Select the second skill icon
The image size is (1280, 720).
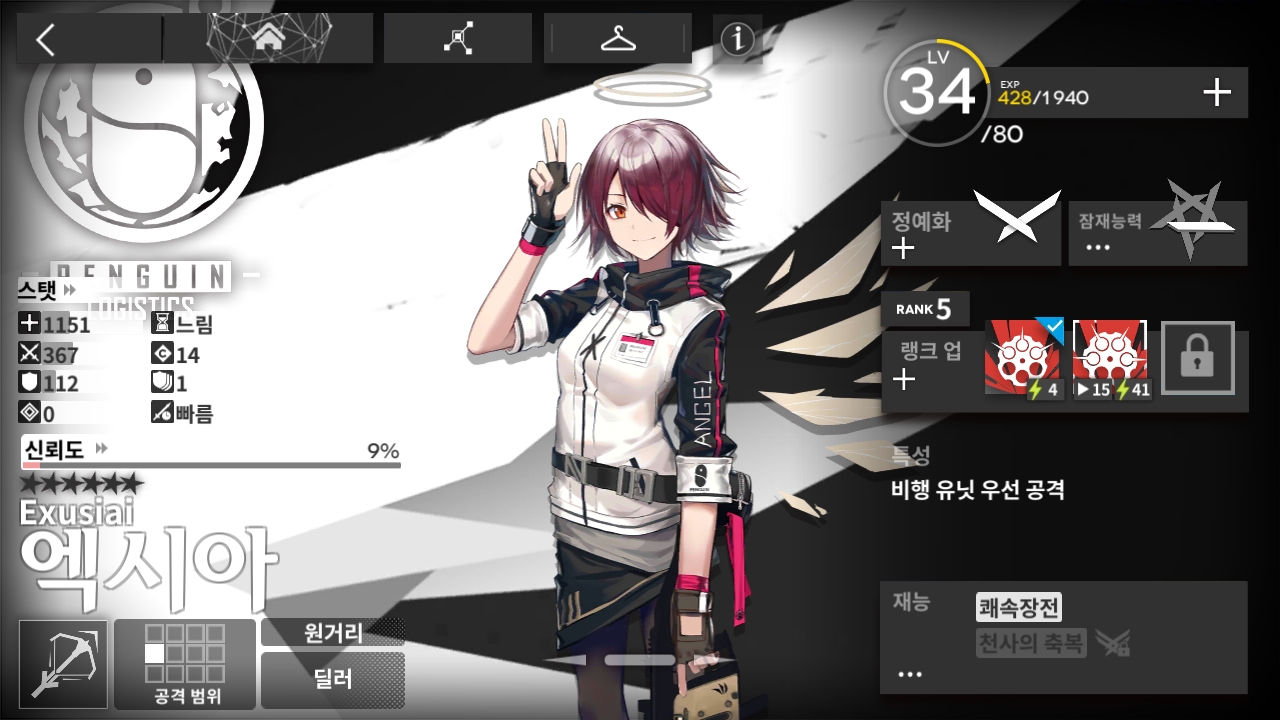(x=1110, y=358)
